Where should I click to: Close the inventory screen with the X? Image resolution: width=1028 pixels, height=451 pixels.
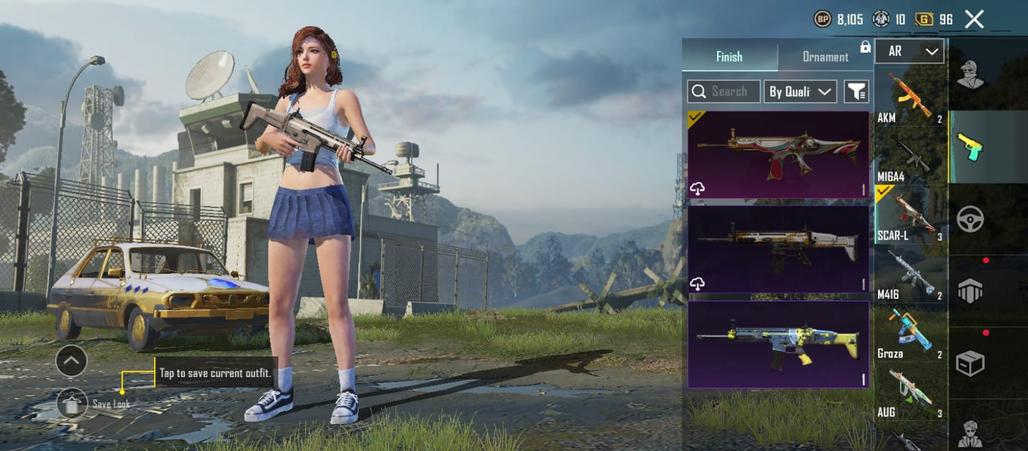974,19
